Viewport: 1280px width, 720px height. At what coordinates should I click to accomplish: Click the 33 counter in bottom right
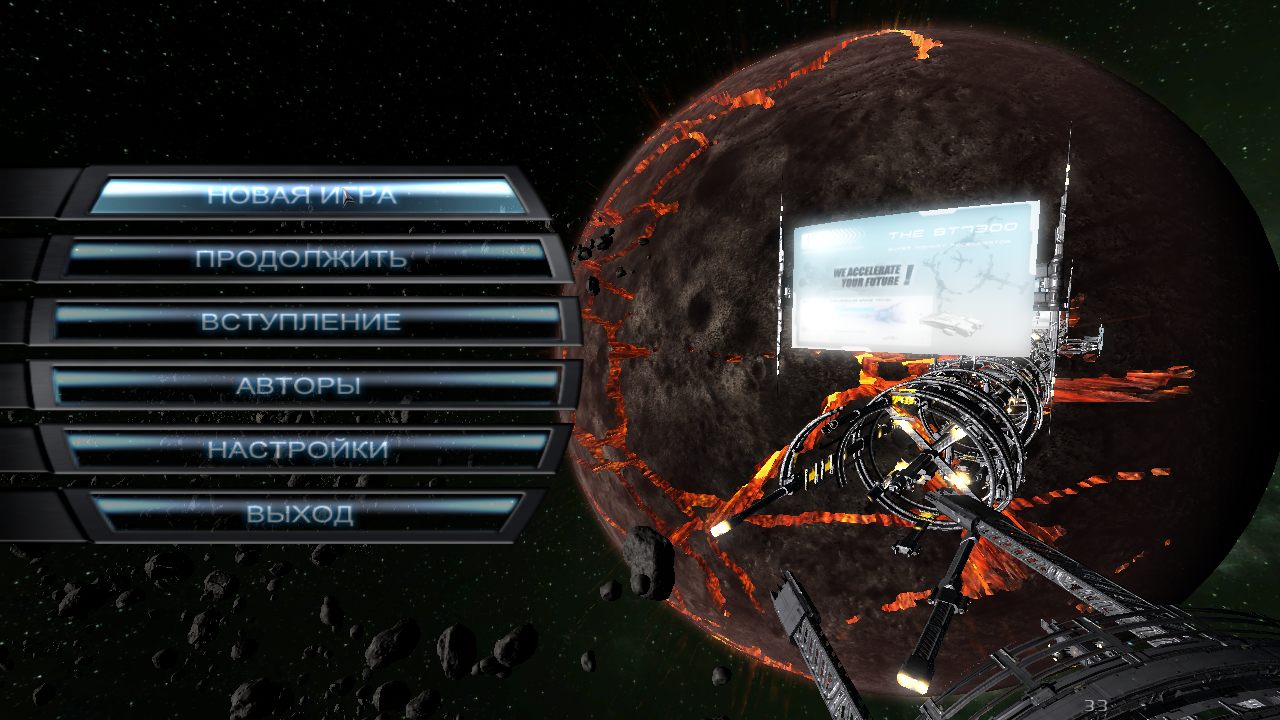[x=1098, y=706]
